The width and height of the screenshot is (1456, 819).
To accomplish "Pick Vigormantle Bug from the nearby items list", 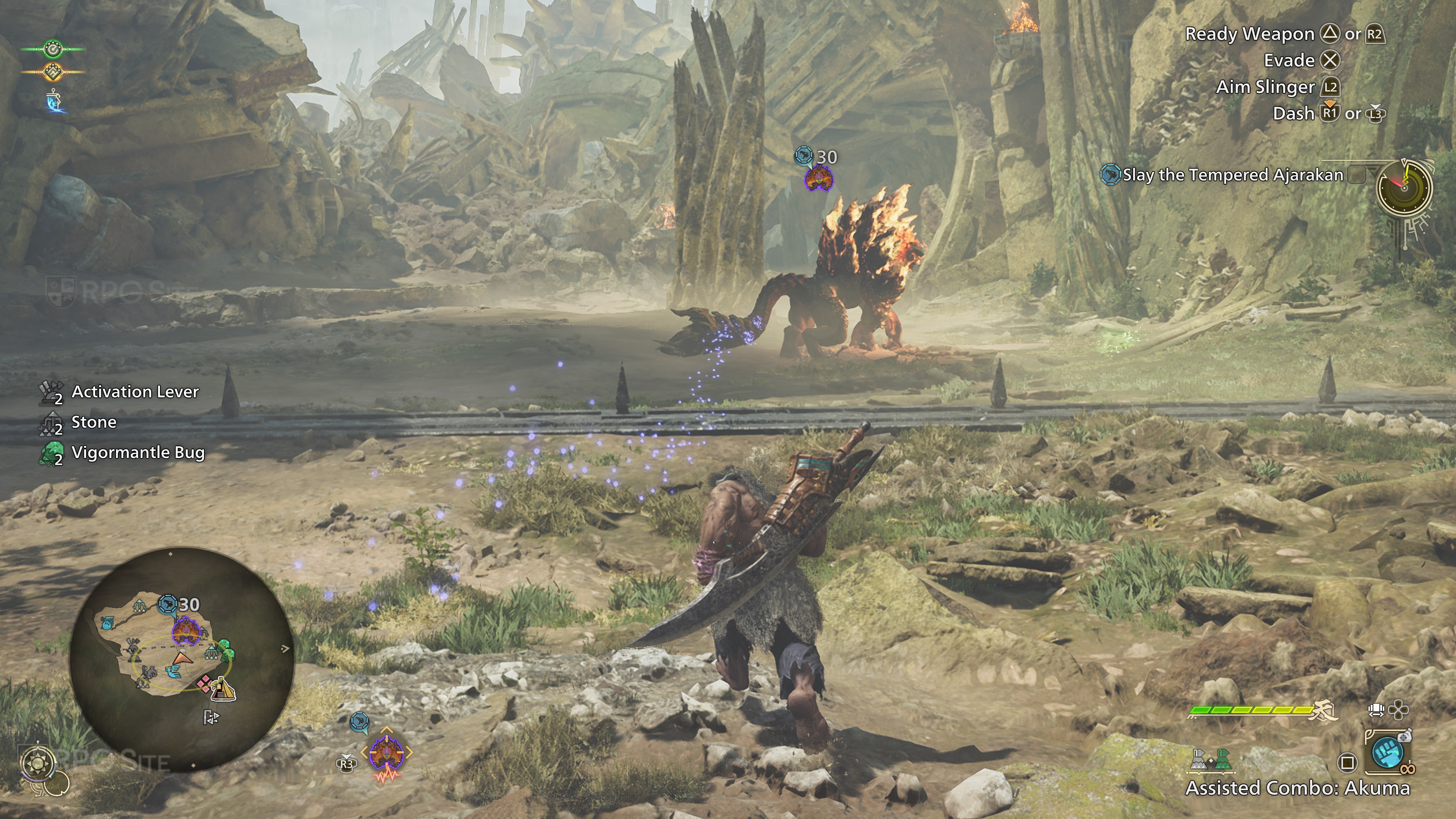I will 137,452.
